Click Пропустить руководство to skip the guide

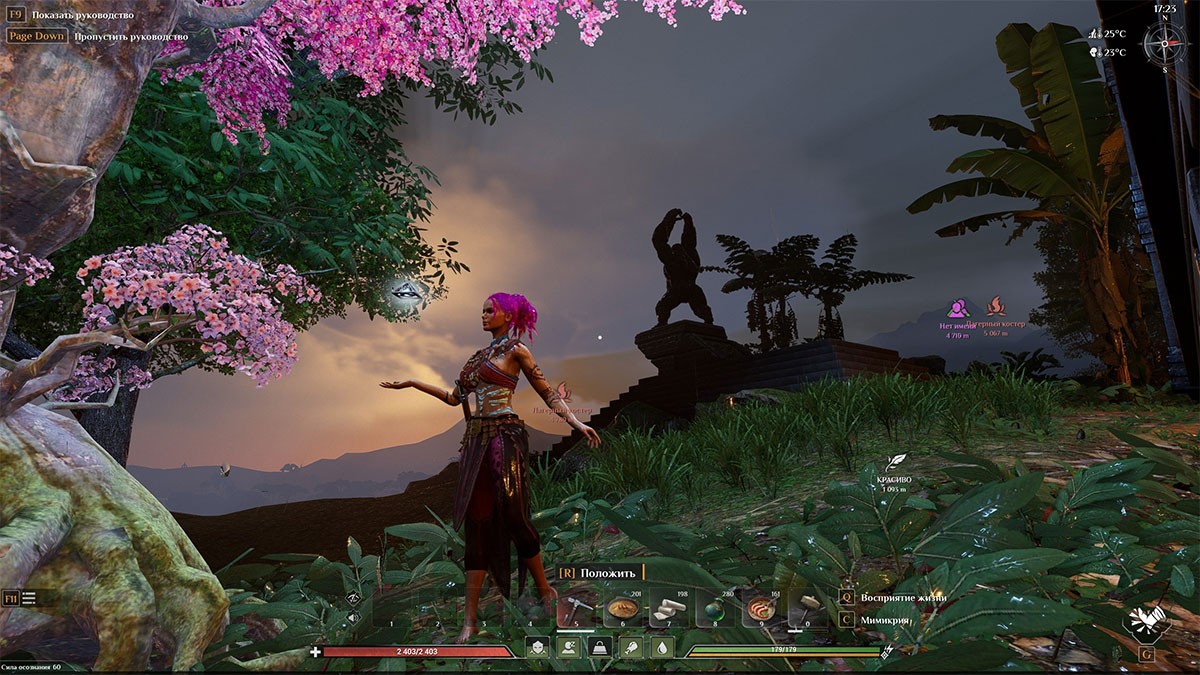(130, 36)
